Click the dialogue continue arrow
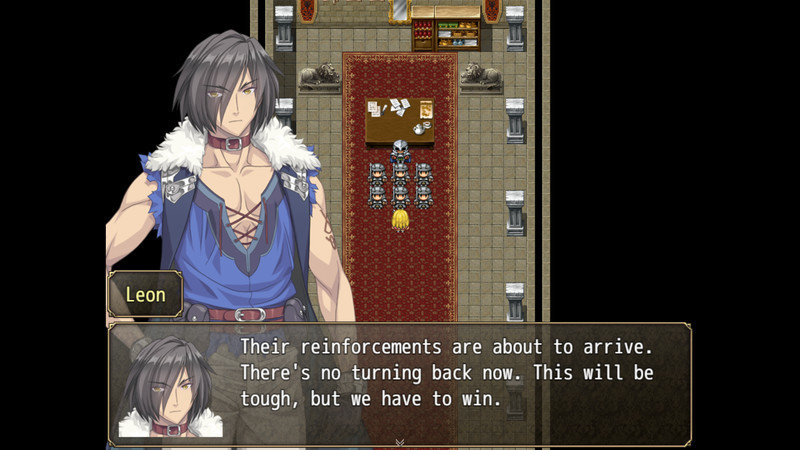Viewport: 800px width, 450px height. click(x=399, y=440)
